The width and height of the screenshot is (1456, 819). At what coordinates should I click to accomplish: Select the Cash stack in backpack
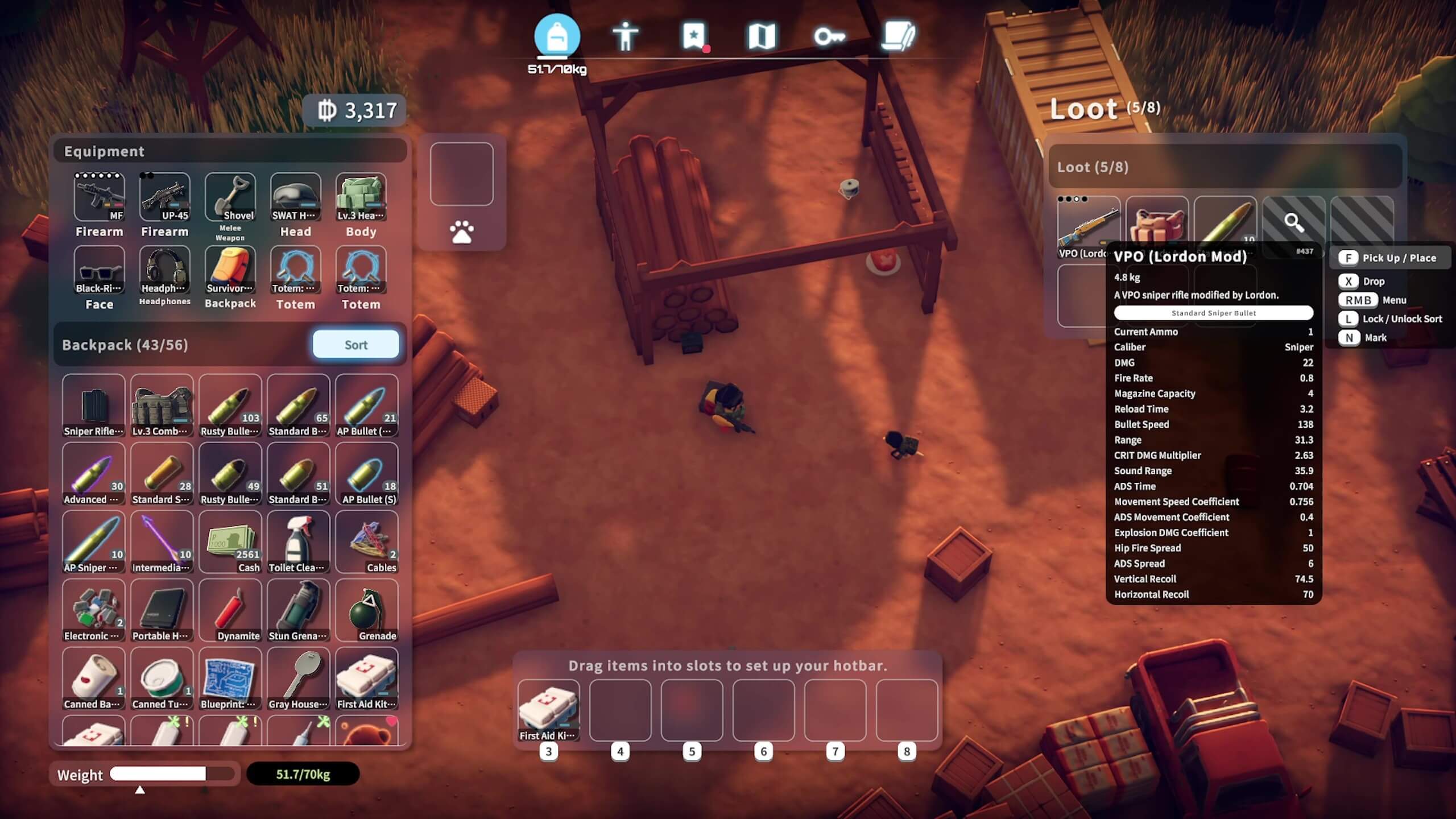pyautogui.click(x=230, y=542)
